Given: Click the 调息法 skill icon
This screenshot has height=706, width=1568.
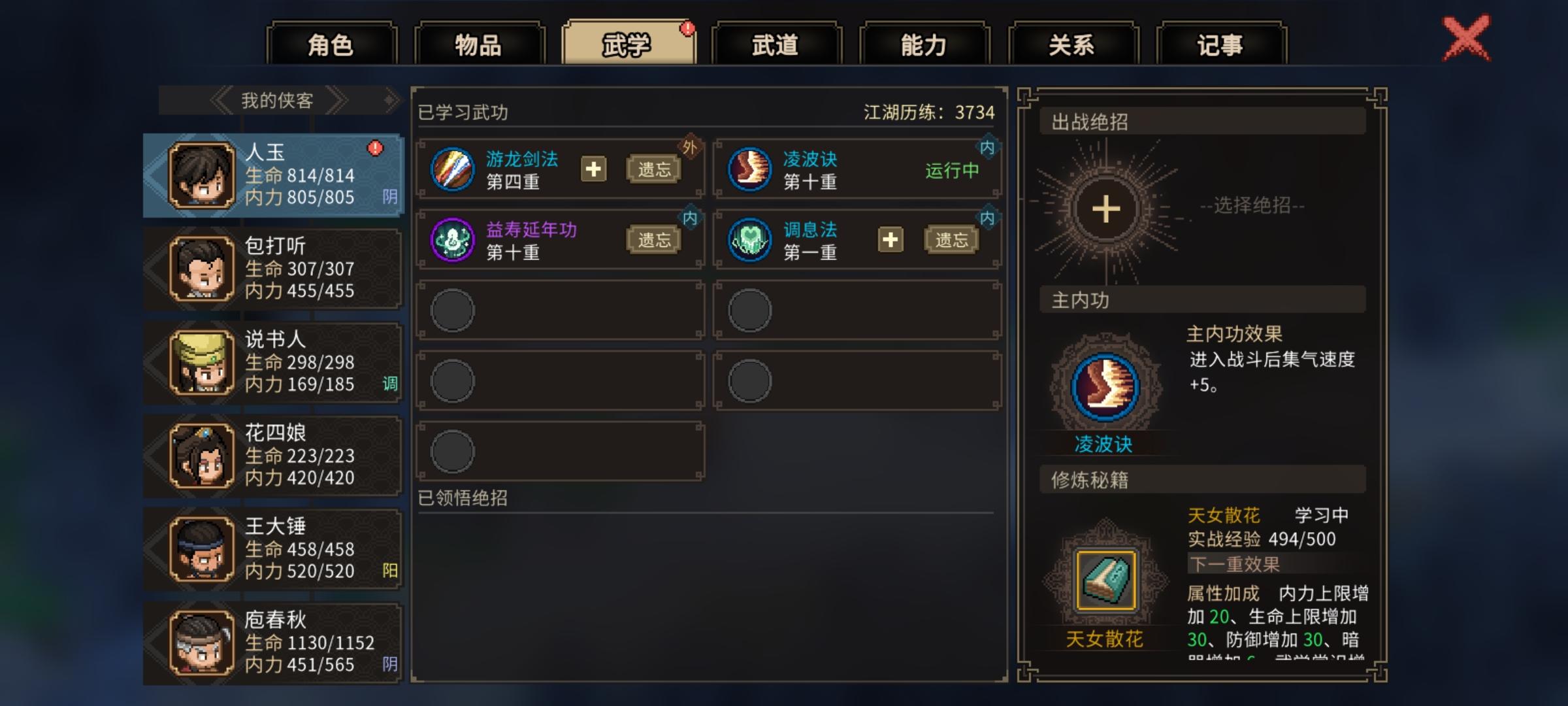Looking at the screenshot, I should click(x=749, y=239).
